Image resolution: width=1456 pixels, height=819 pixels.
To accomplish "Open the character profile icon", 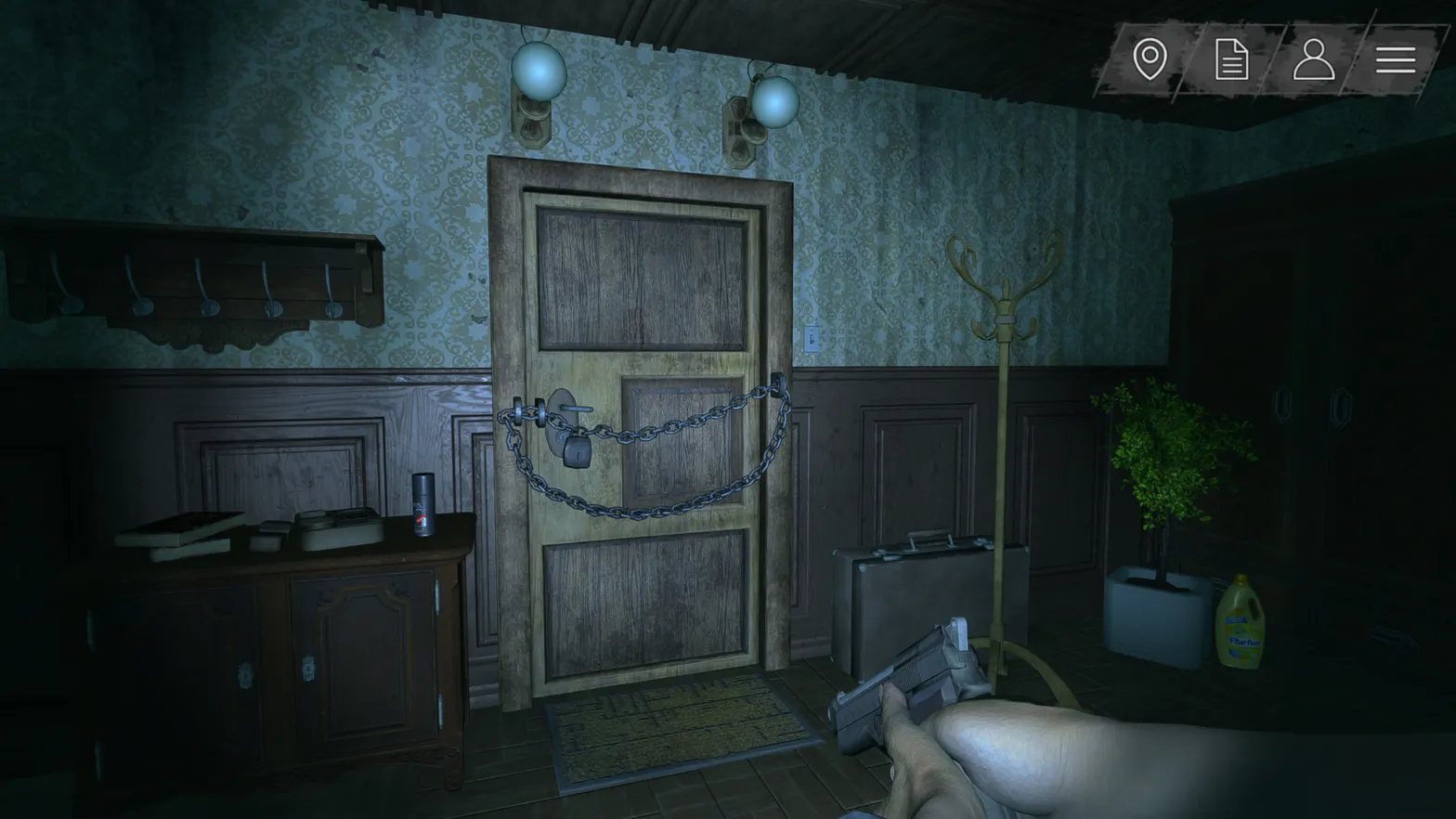I will tap(1312, 59).
